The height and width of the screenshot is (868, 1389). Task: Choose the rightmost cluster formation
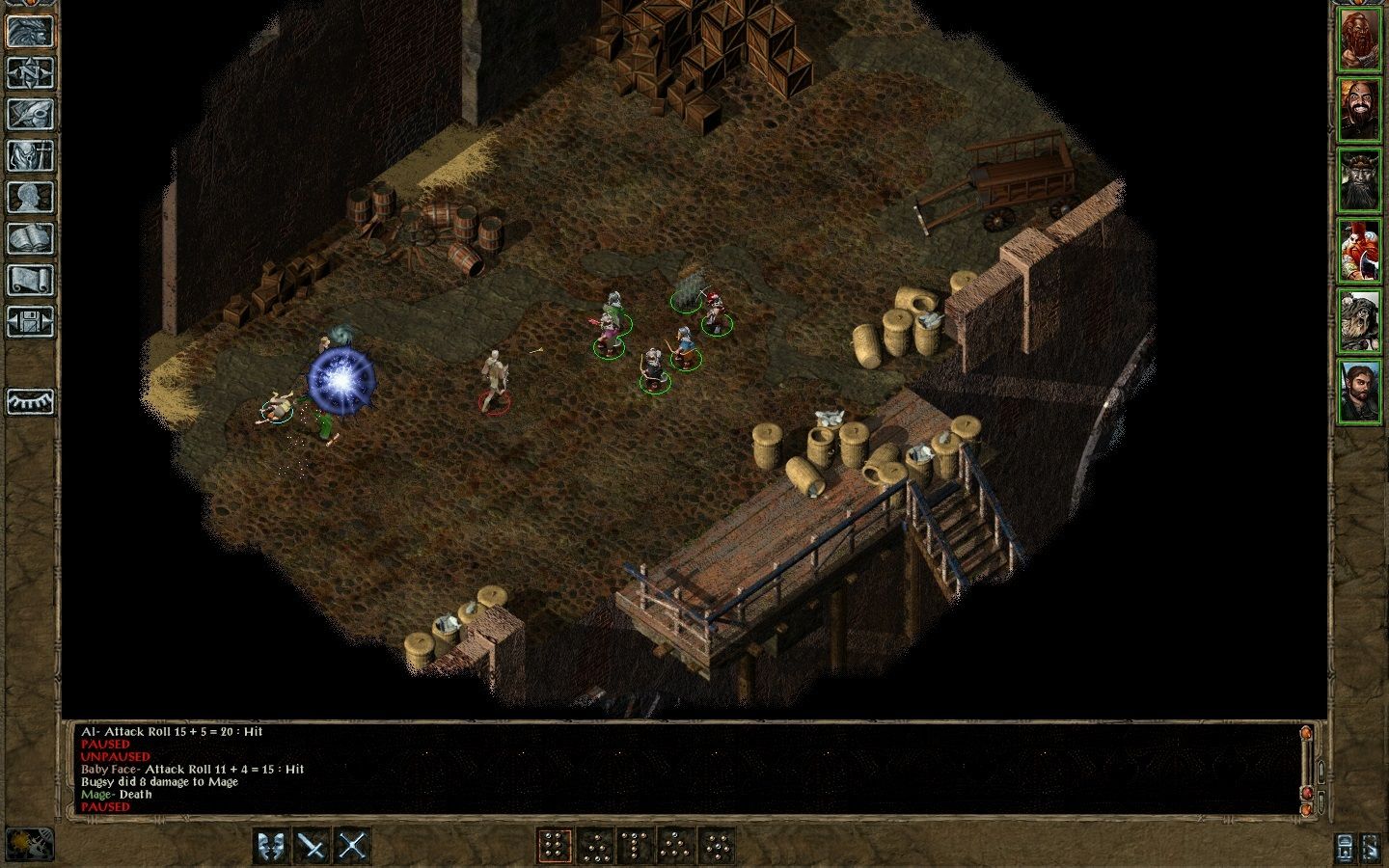click(x=717, y=846)
